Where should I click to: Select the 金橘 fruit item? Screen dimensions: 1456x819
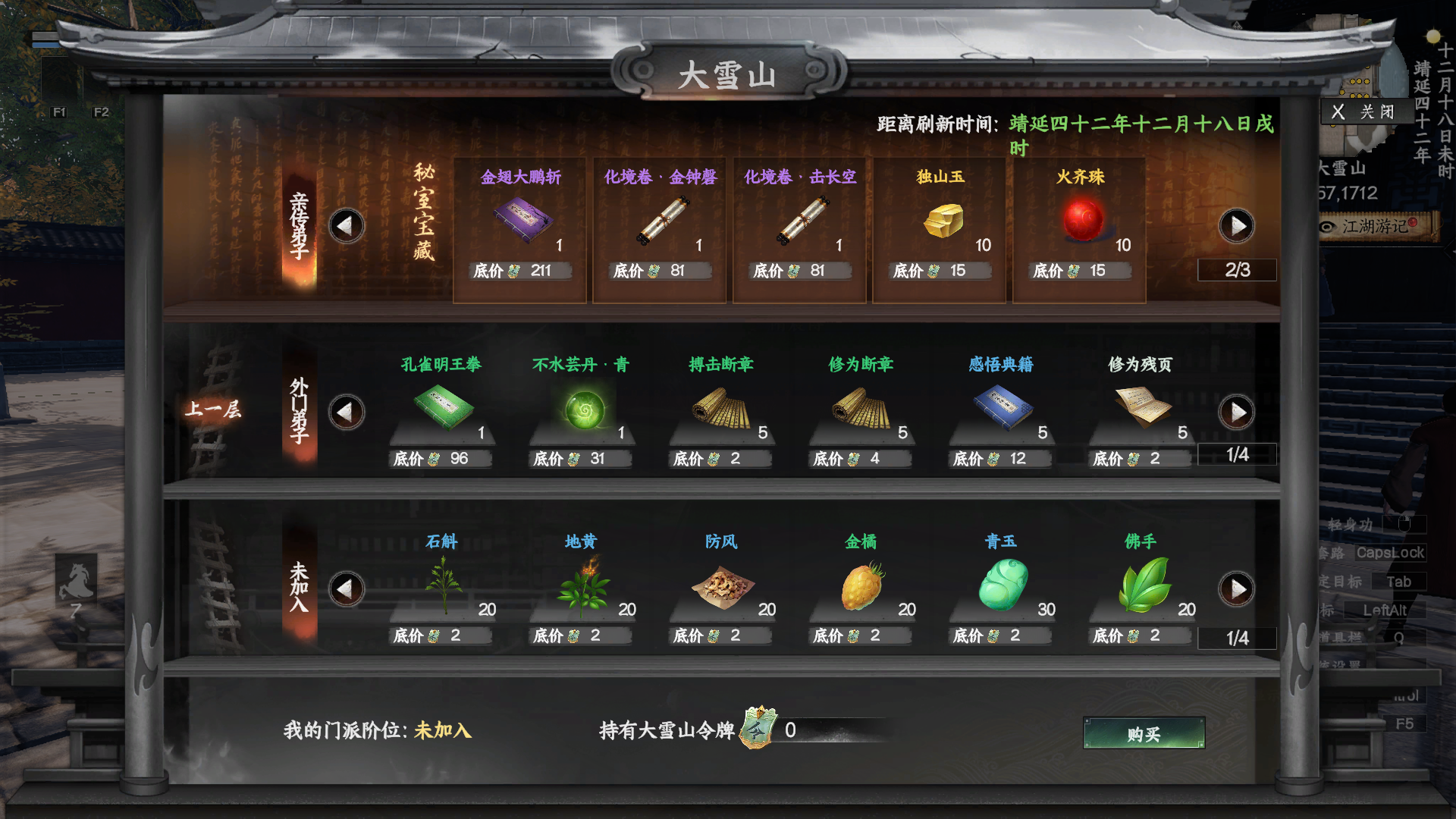(861, 584)
